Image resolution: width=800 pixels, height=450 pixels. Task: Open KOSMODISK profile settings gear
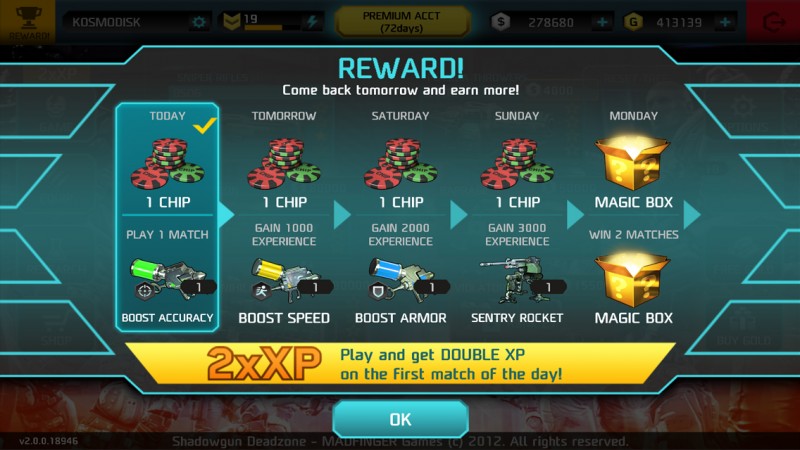pyautogui.click(x=199, y=22)
